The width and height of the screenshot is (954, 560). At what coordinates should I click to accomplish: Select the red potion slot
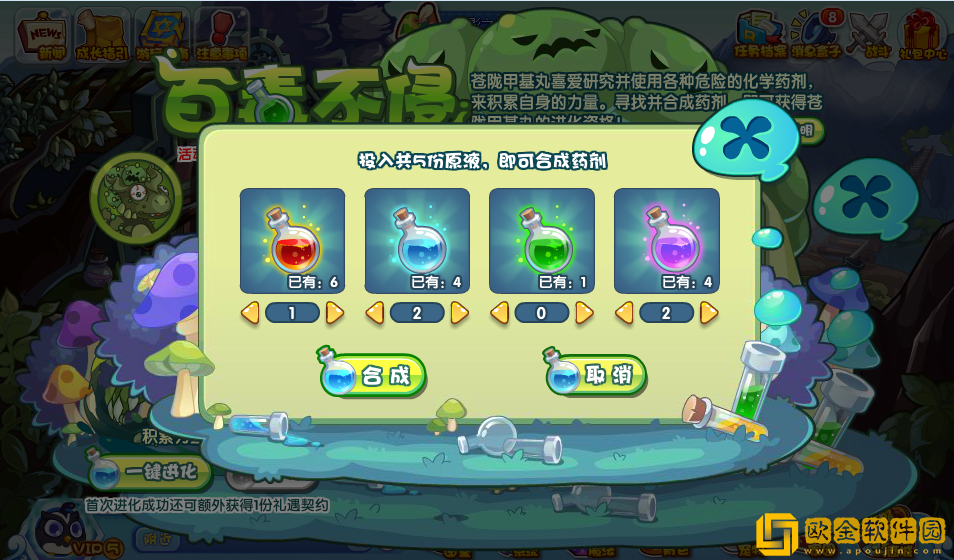292,241
